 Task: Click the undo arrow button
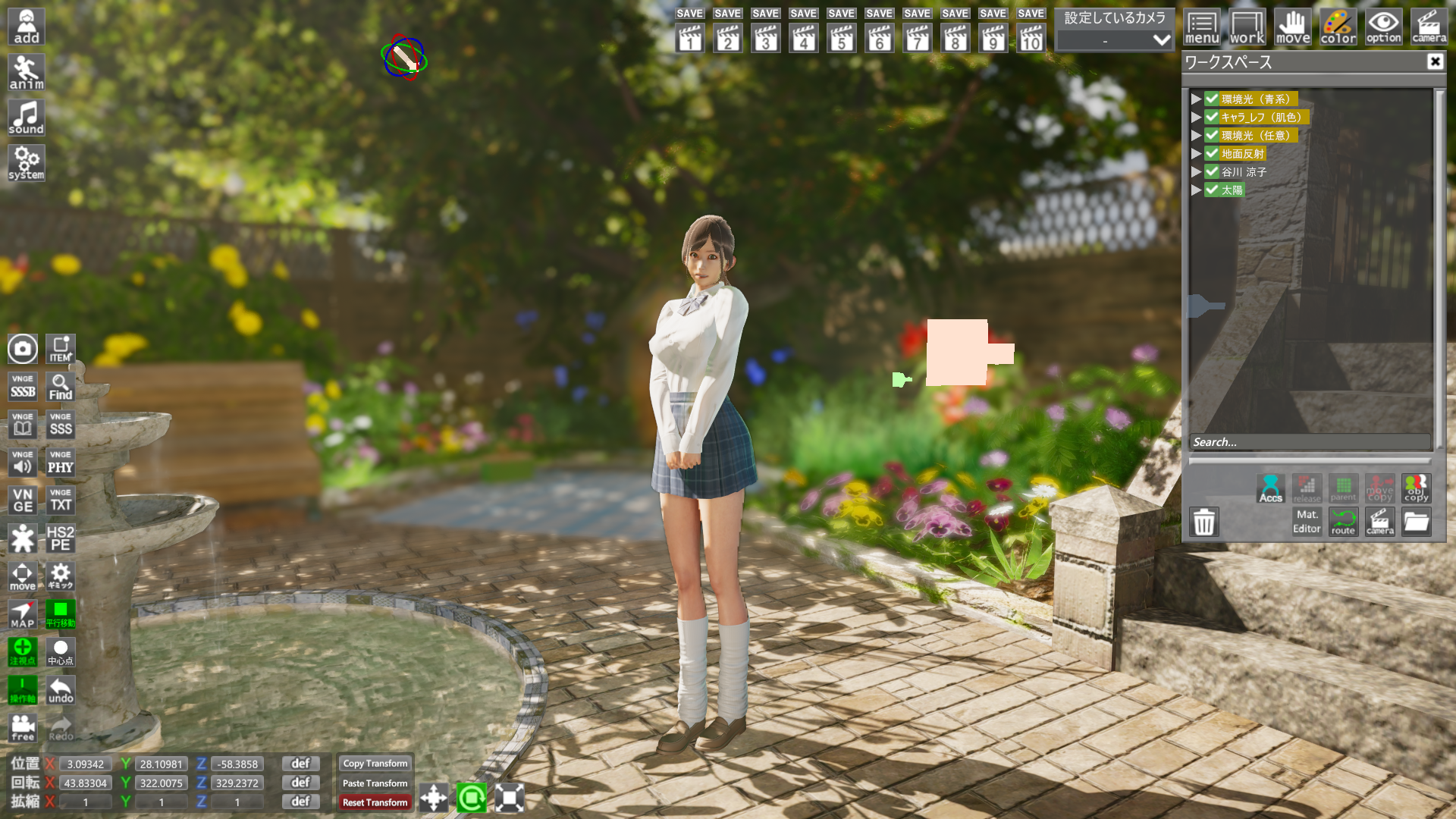click(61, 690)
